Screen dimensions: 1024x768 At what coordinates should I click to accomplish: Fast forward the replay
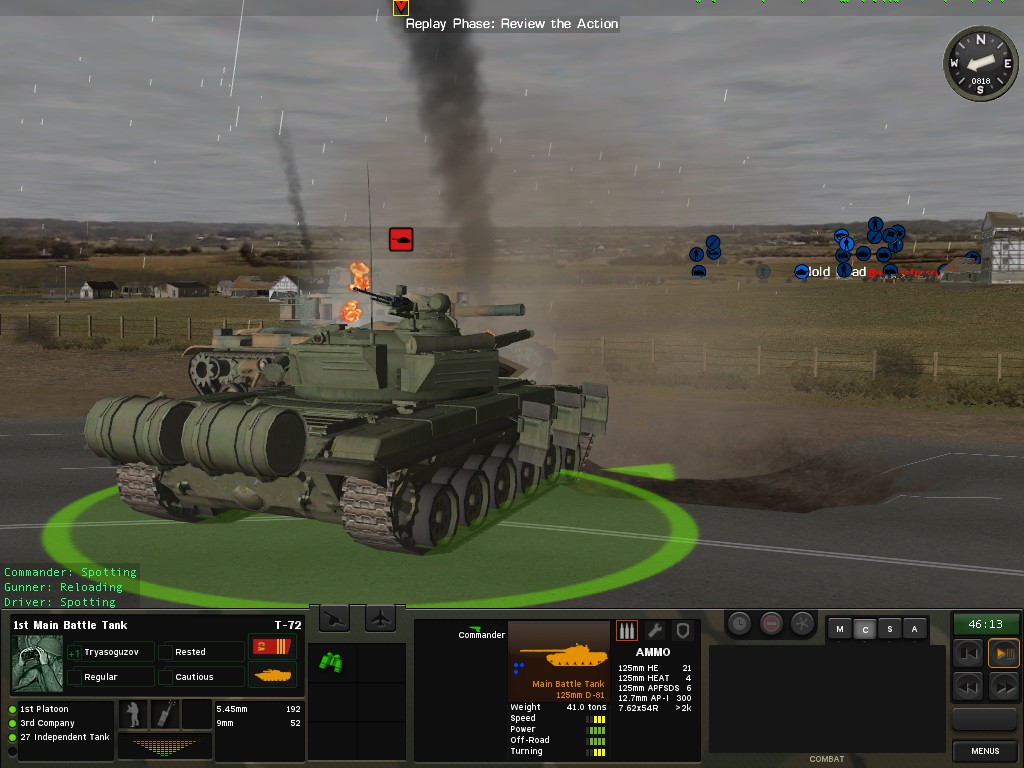coord(1003,686)
